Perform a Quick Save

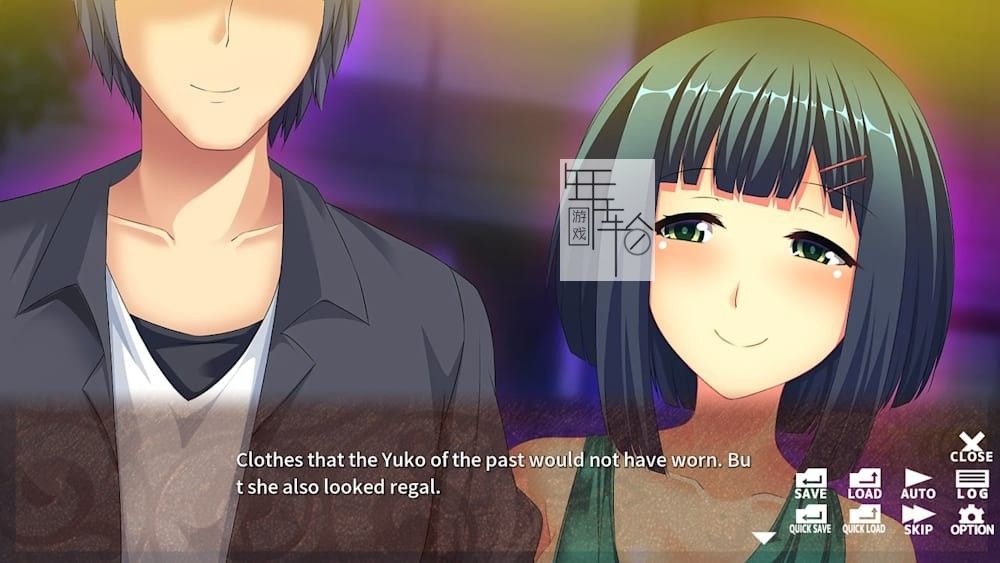810,519
